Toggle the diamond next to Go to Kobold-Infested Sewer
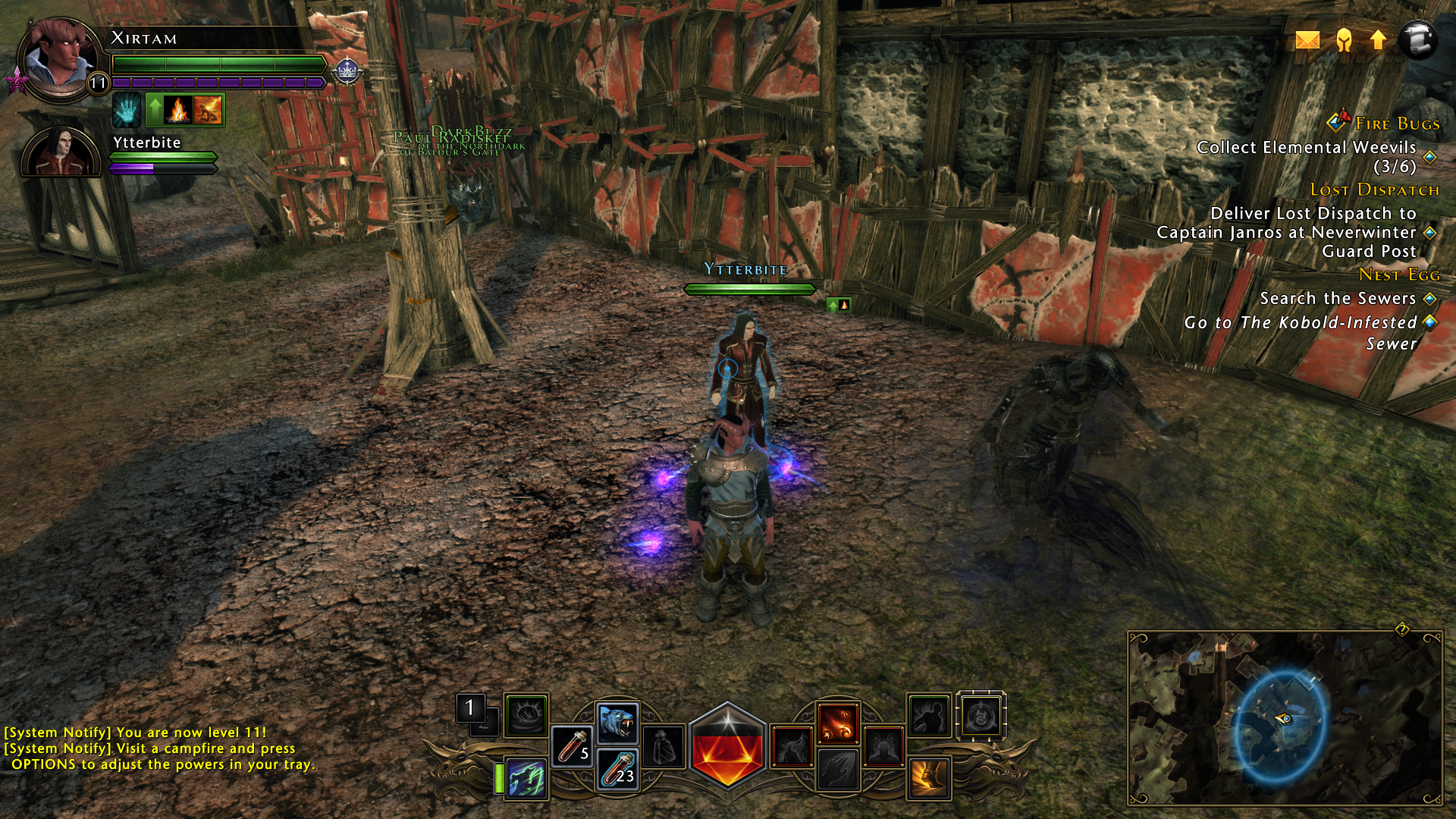The image size is (1456, 819). (1430, 322)
